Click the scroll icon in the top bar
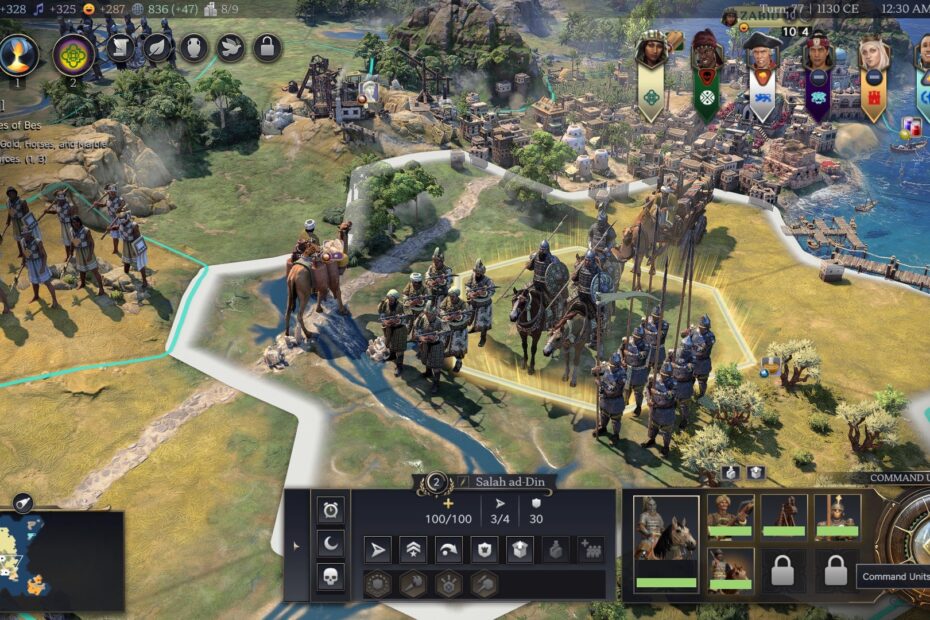930x620 pixels. pyautogui.click(x=120, y=46)
